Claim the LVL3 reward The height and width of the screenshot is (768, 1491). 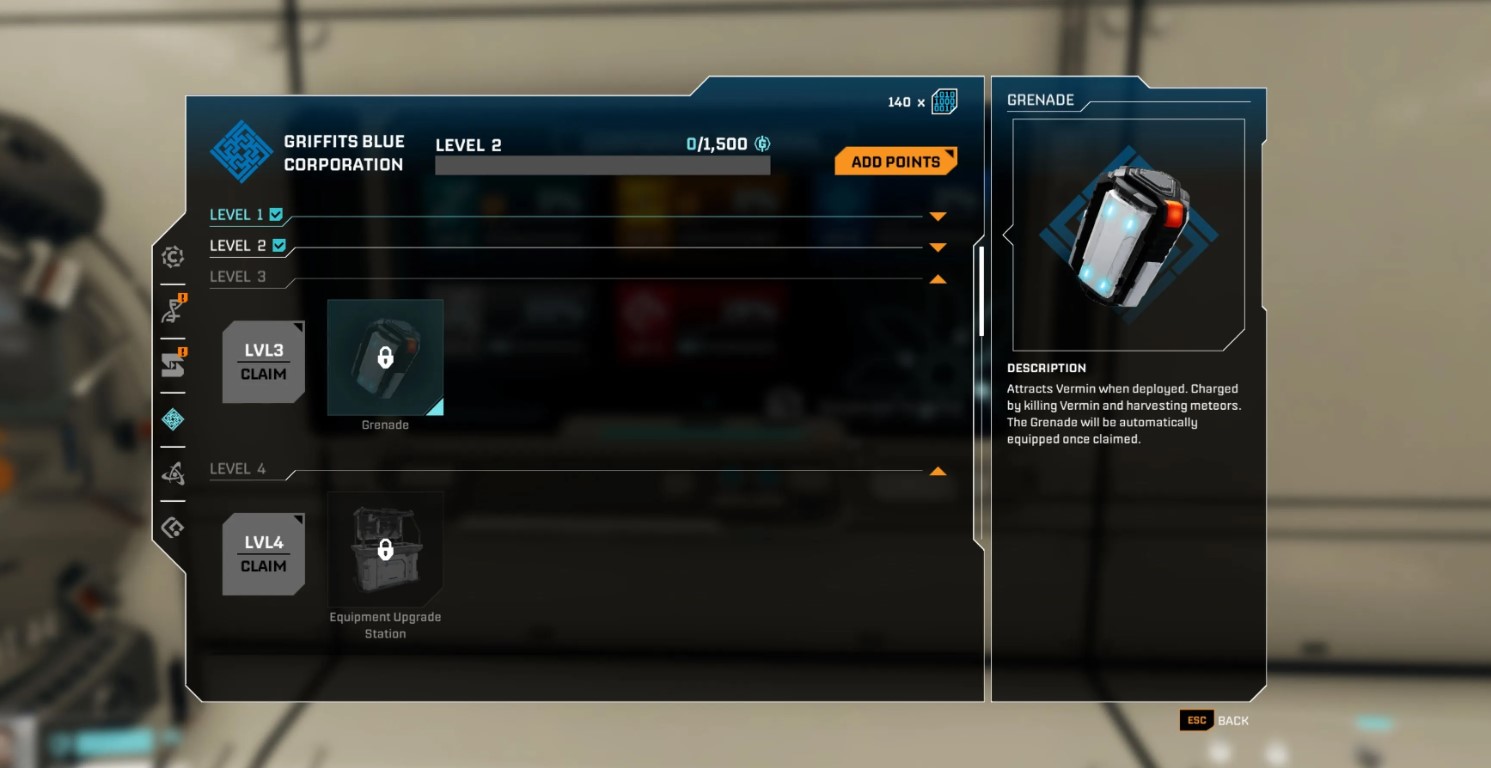click(x=264, y=363)
